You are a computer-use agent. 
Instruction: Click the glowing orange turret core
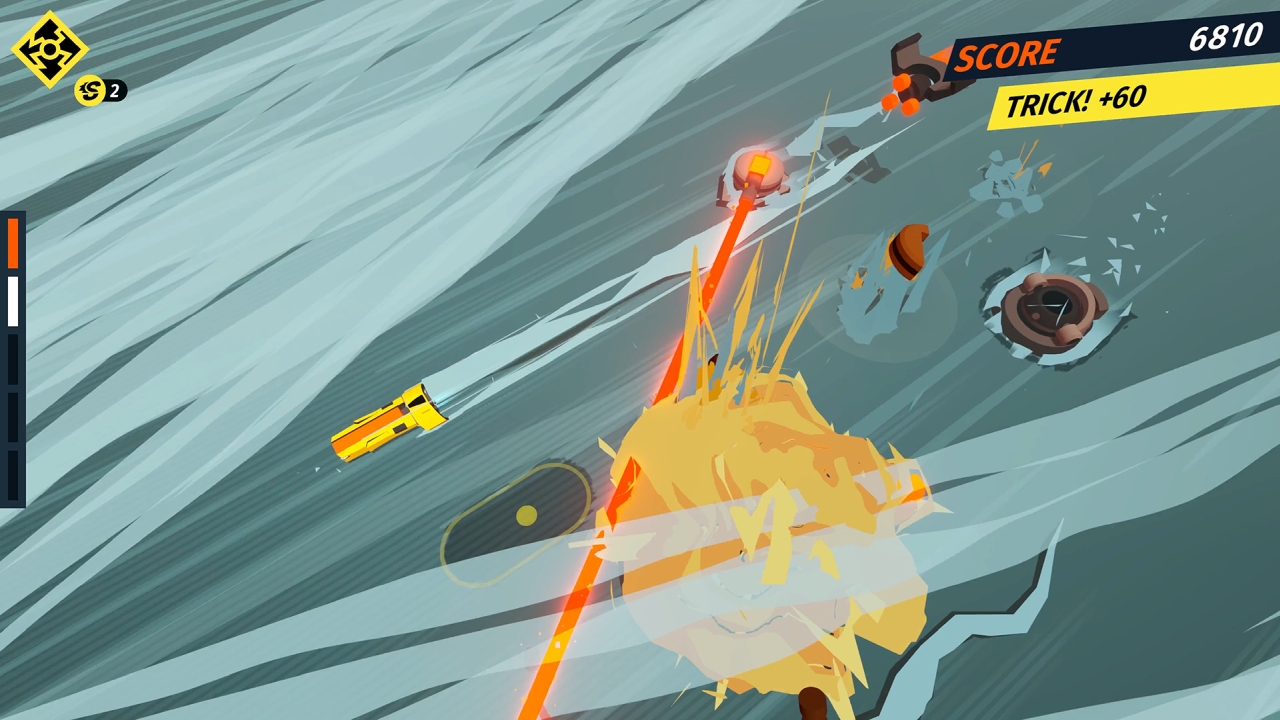[x=758, y=165]
